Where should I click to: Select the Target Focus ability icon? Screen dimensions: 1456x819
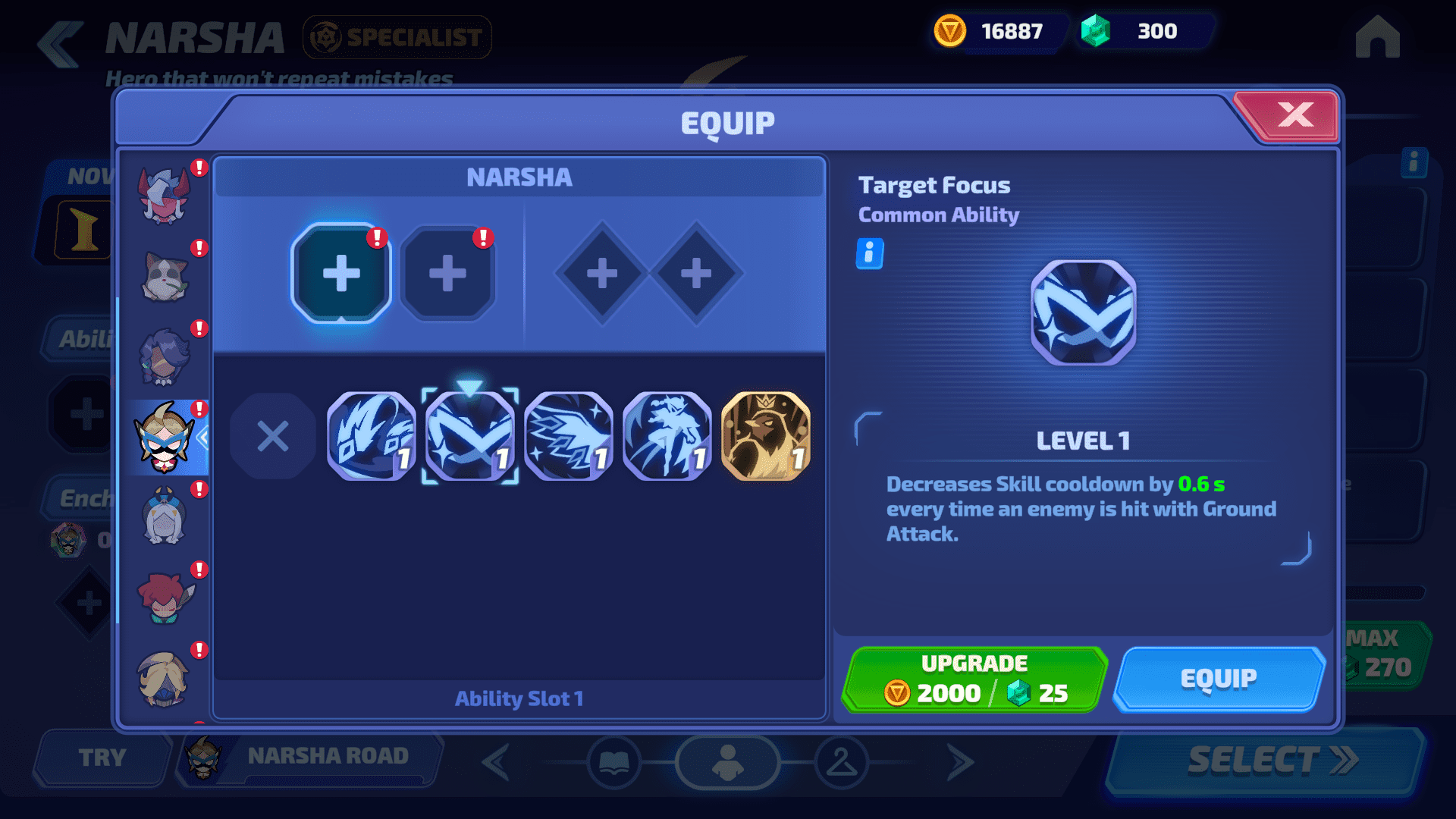(470, 436)
